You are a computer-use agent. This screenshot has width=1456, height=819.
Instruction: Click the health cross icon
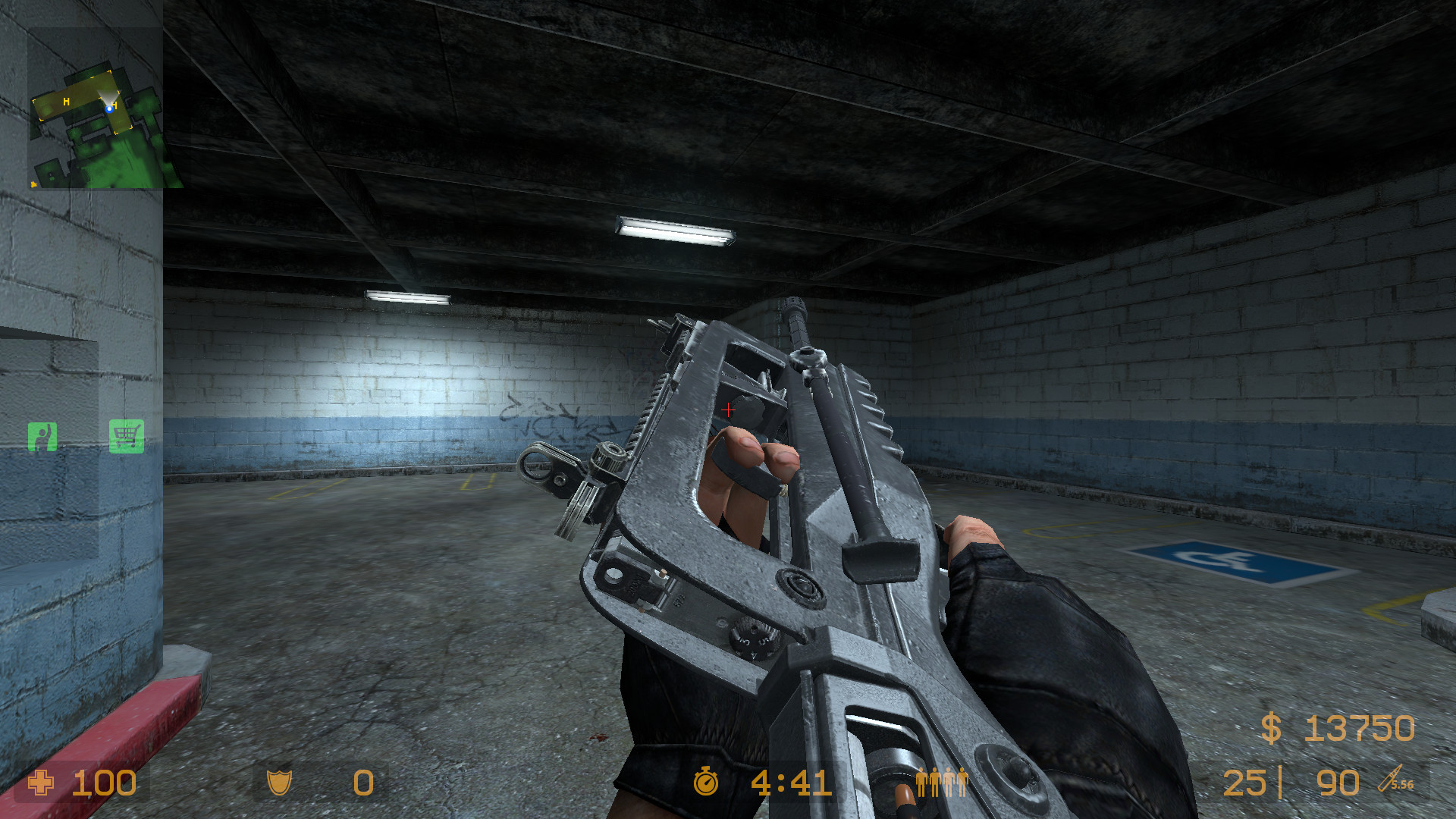(x=39, y=783)
